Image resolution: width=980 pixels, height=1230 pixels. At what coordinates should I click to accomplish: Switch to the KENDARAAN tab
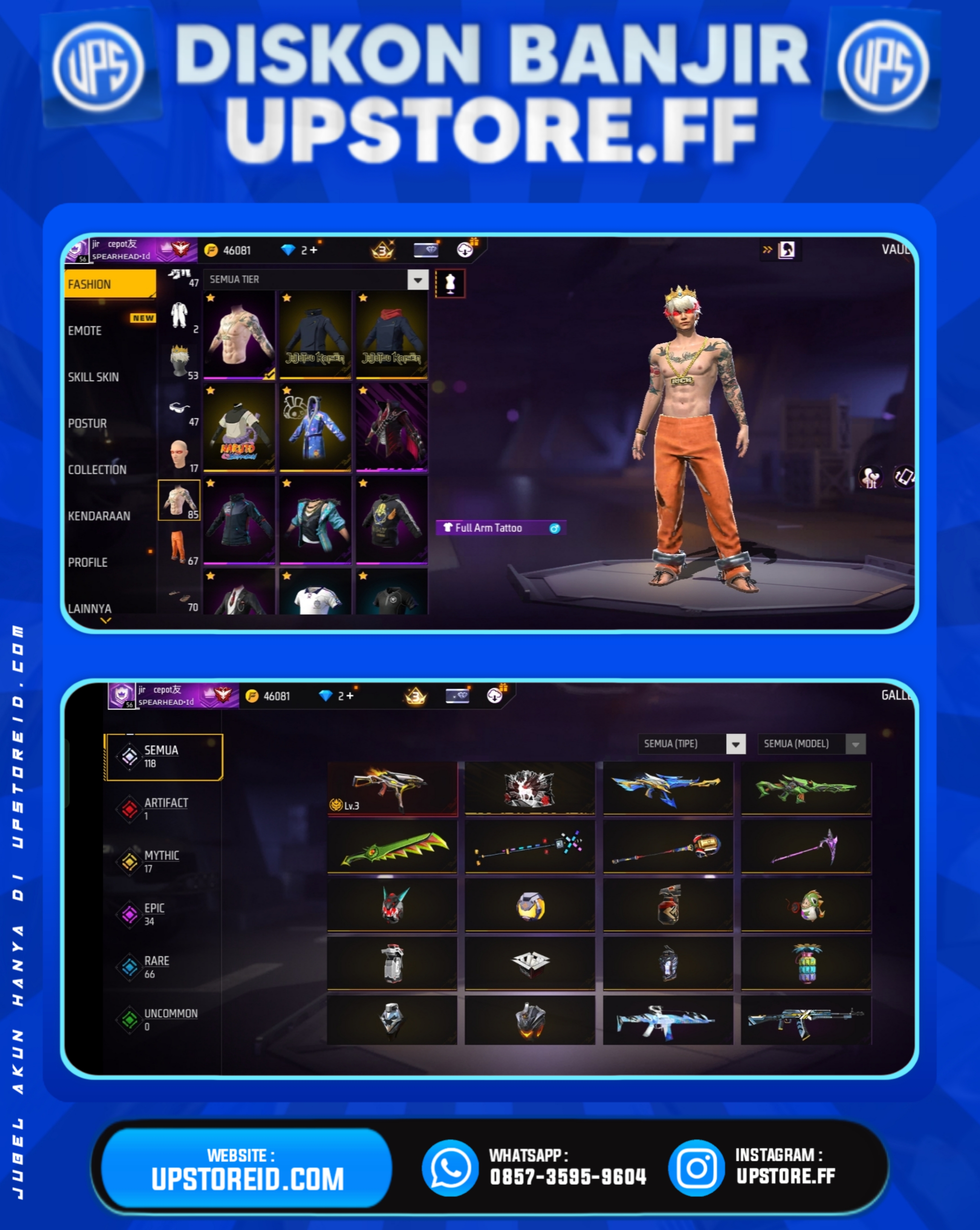[99, 516]
